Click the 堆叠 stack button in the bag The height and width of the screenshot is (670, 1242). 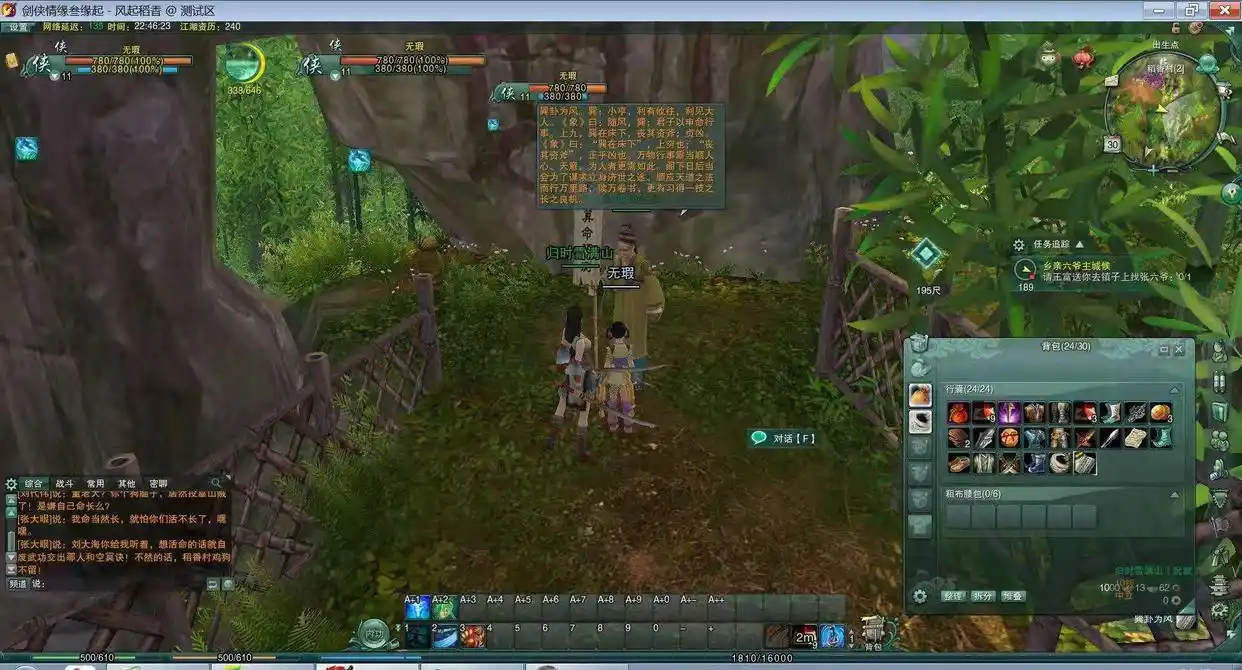click(x=1013, y=596)
